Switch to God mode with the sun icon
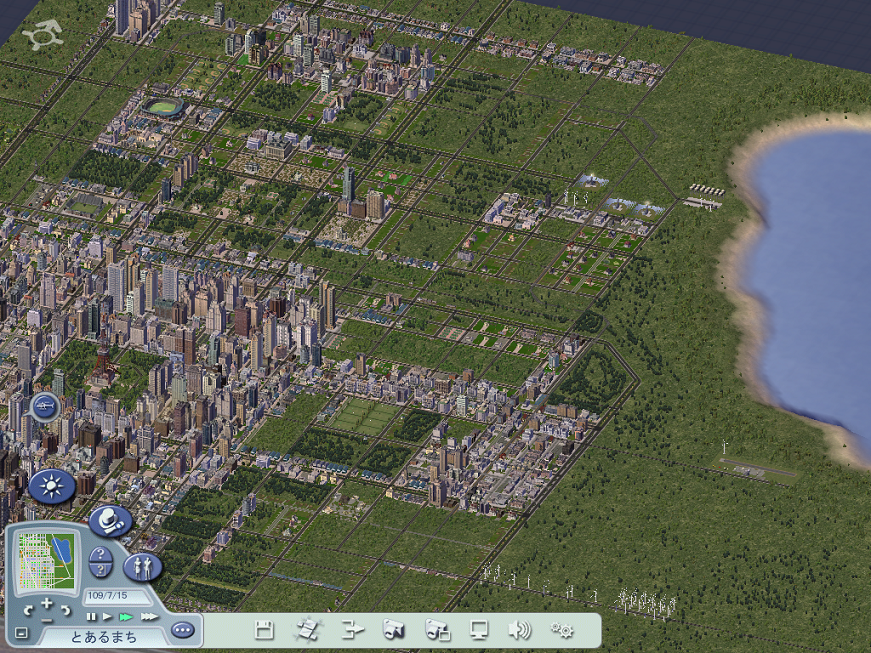The height and width of the screenshot is (653, 871). click(x=51, y=487)
